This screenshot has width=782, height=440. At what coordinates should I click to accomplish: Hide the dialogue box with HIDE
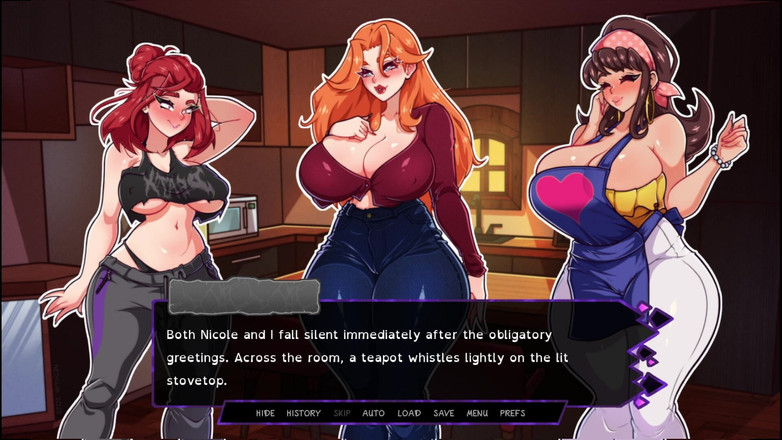tap(265, 413)
